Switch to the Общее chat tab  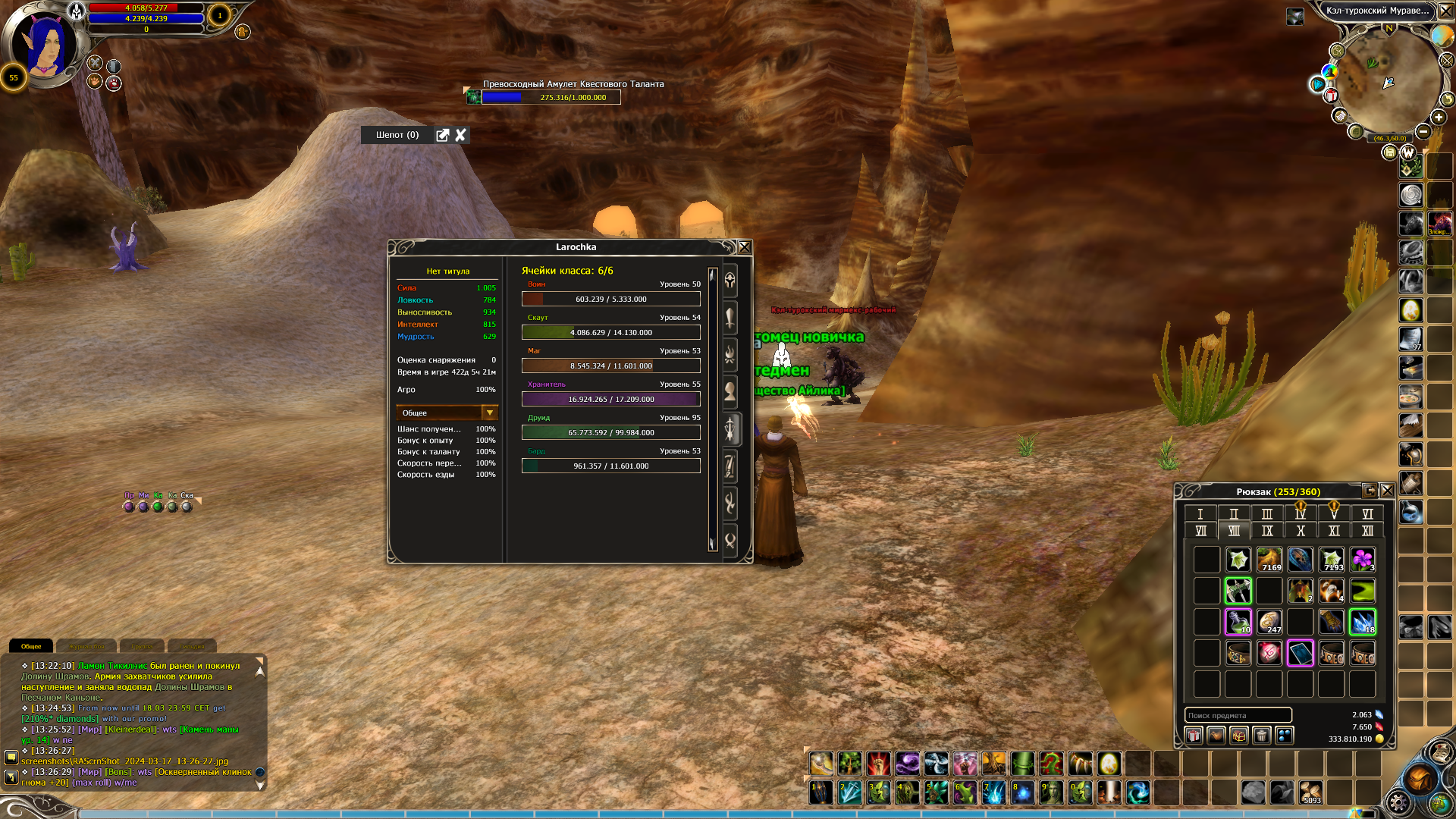point(31,646)
